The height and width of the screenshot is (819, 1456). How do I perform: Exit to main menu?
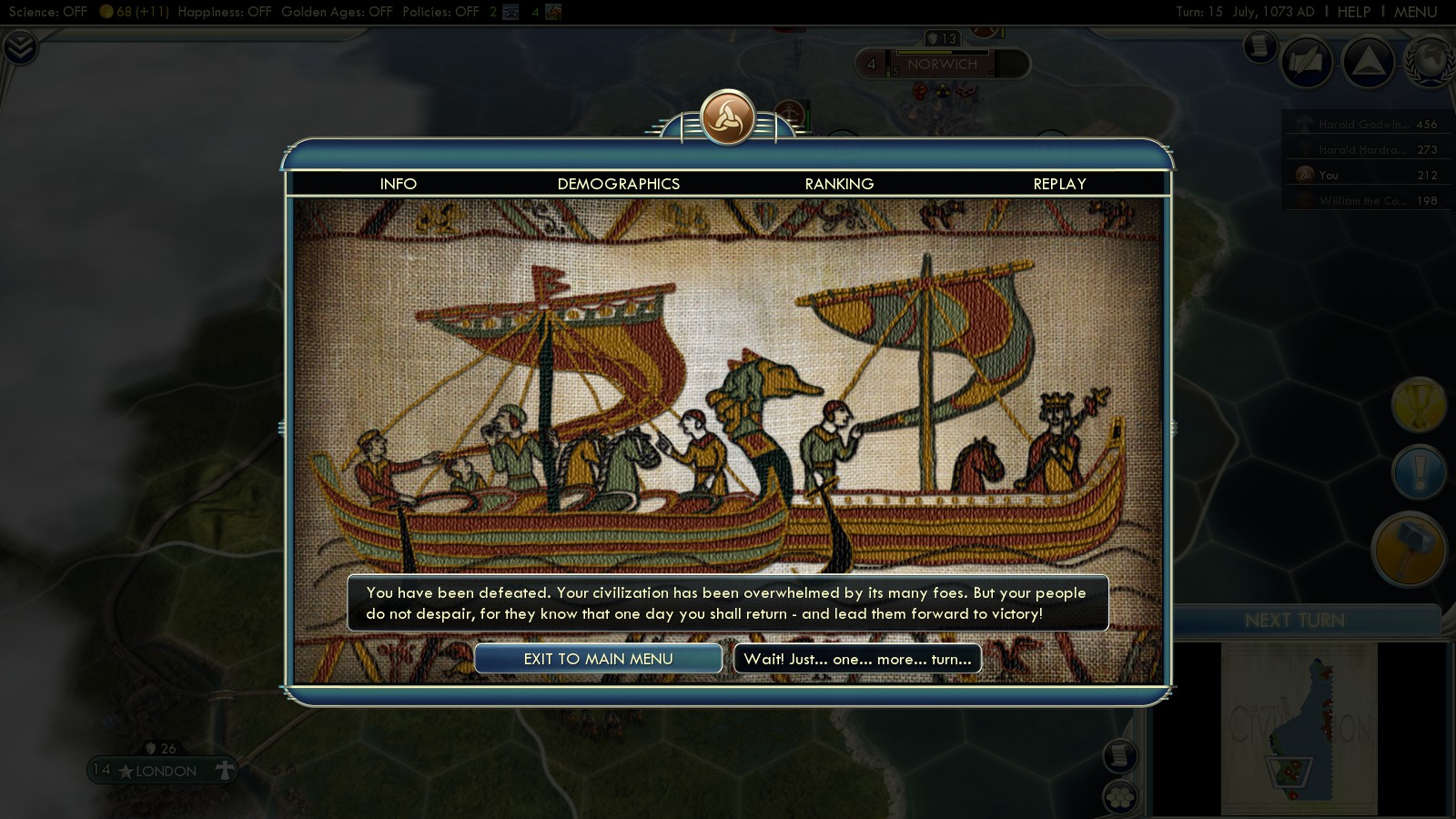pyautogui.click(x=598, y=659)
